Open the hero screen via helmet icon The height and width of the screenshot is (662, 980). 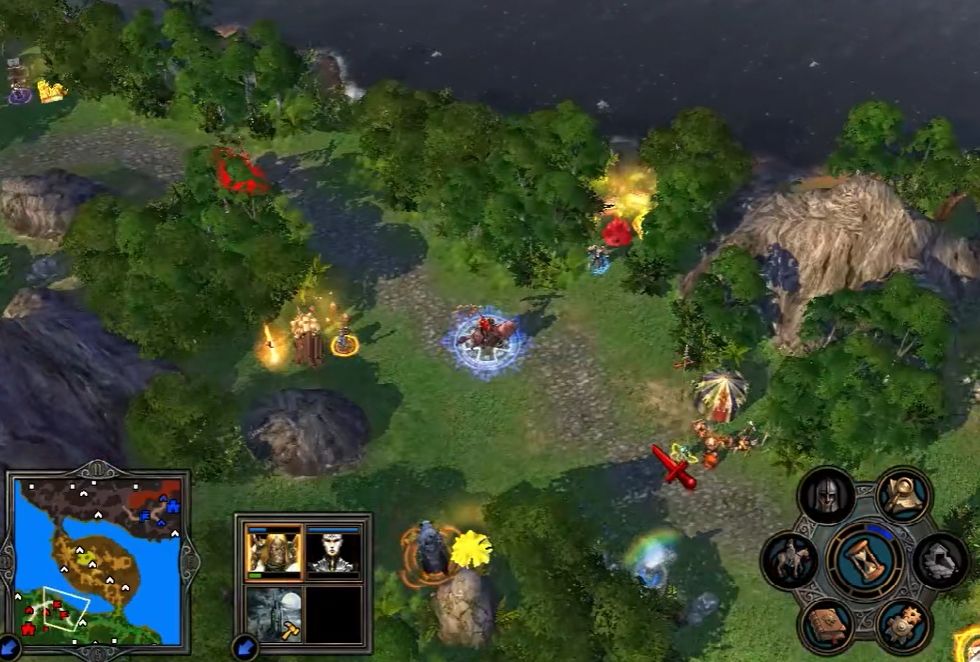[x=827, y=494]
